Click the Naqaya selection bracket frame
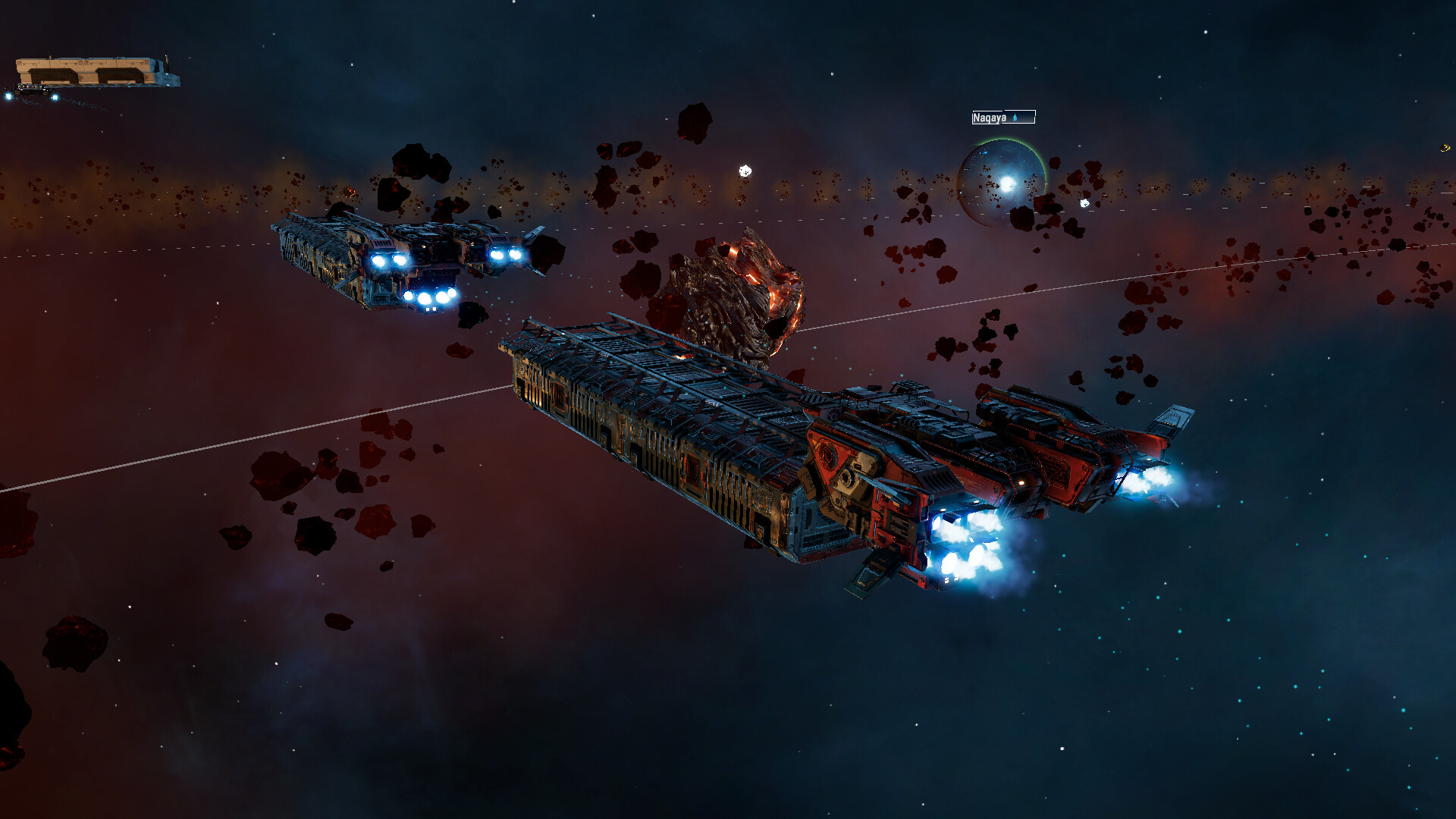 tap(1034, 118)
